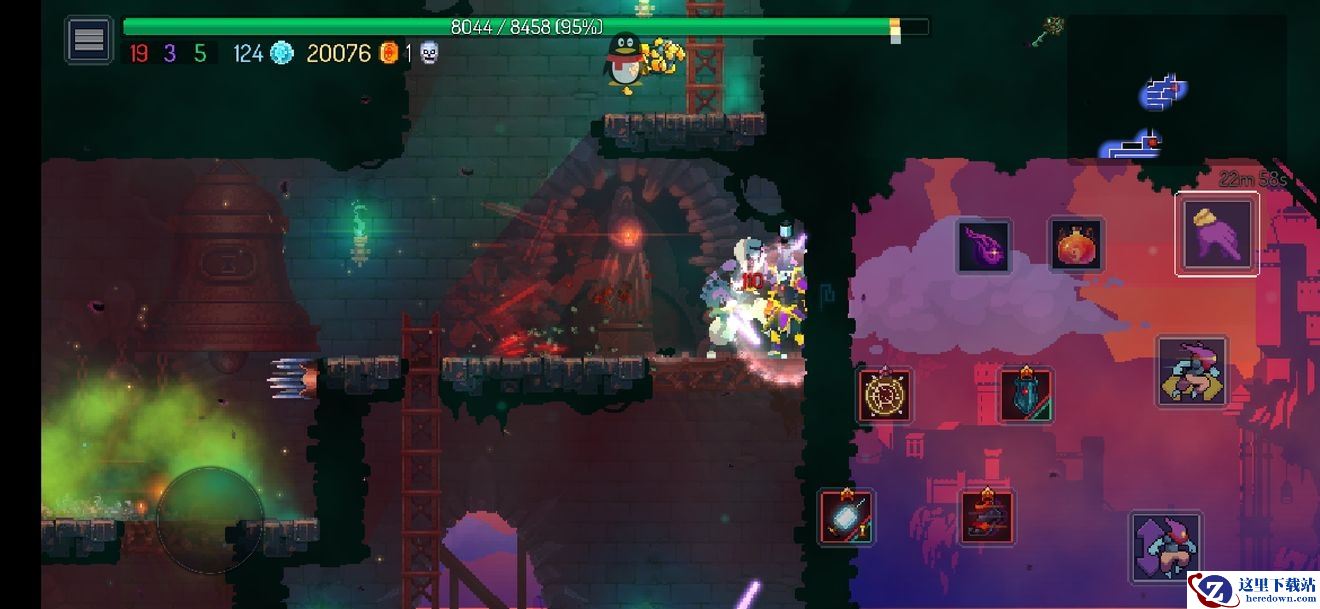Attack with the golden circular weapon slot

click(x=885, y=395)
